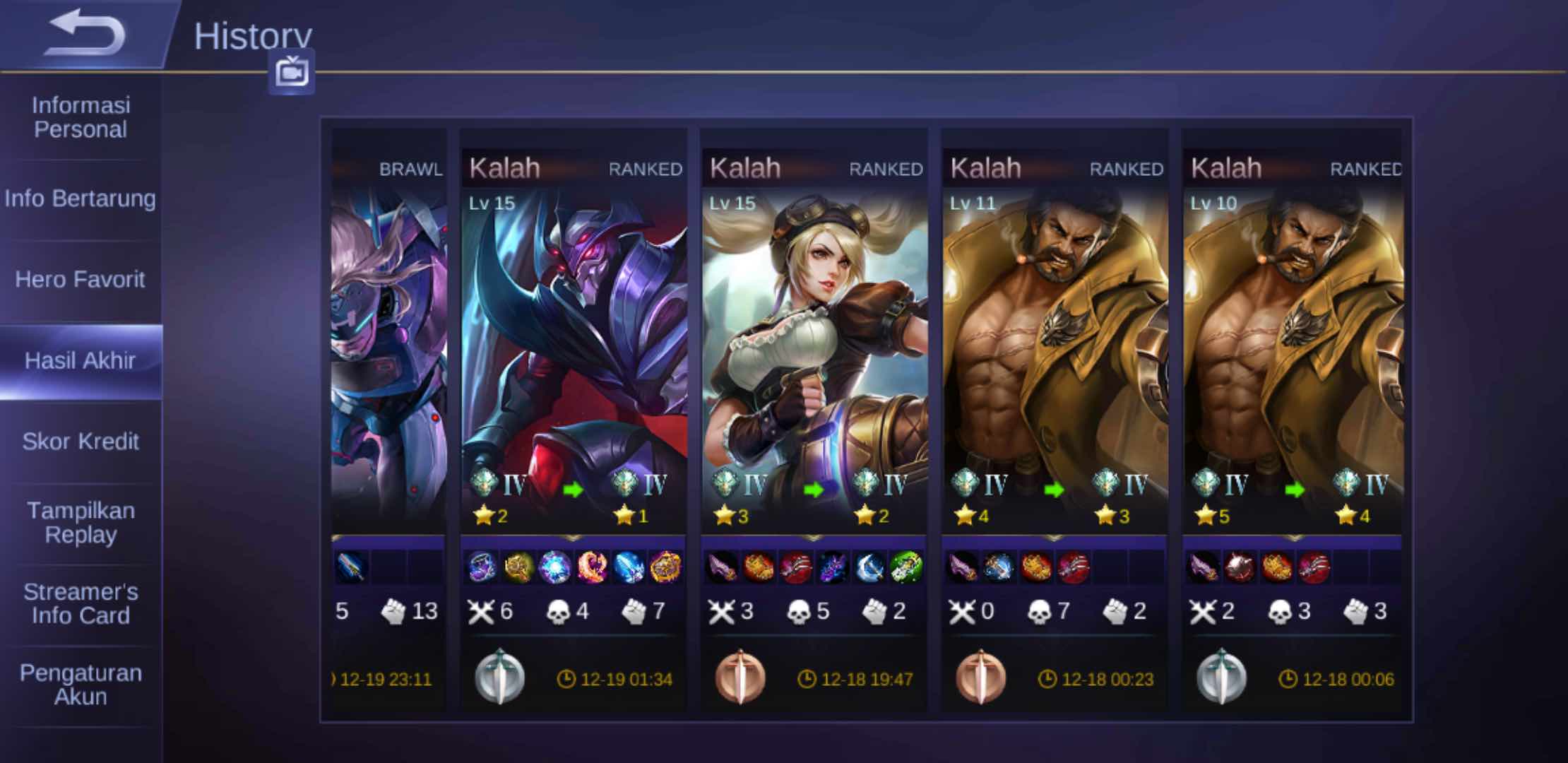Open the Informasi Personal tab
The image size is (1568, 763).
pos(81,117)
